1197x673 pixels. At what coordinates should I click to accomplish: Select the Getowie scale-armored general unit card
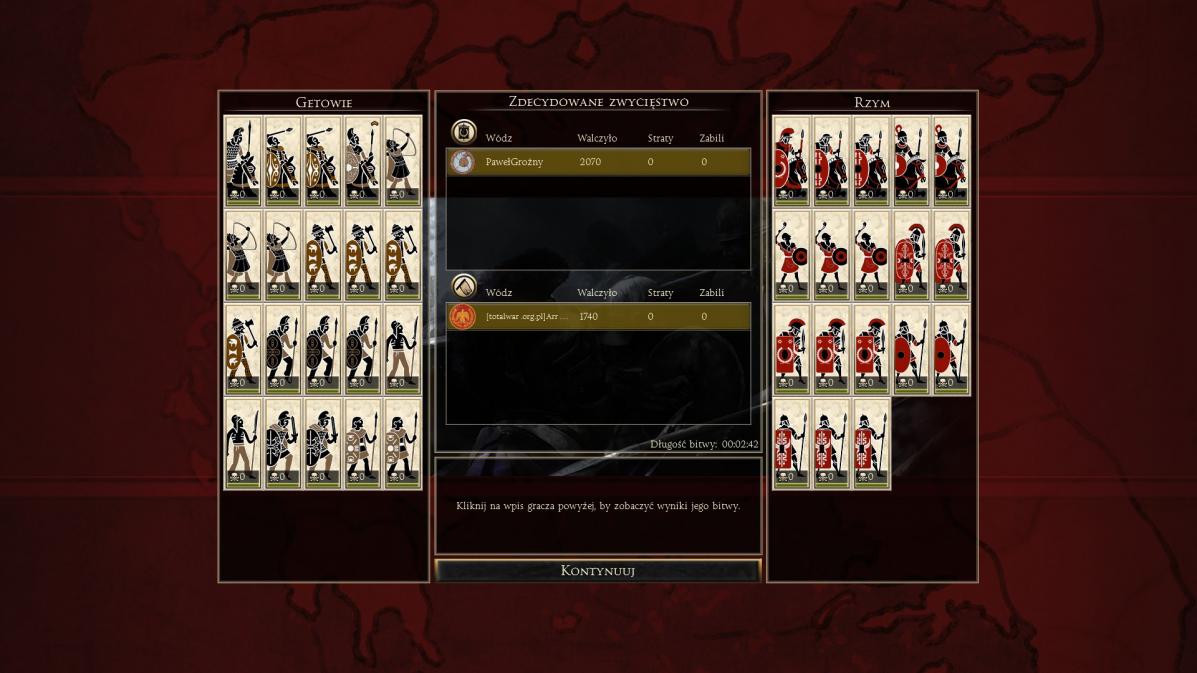coord(243,162)
